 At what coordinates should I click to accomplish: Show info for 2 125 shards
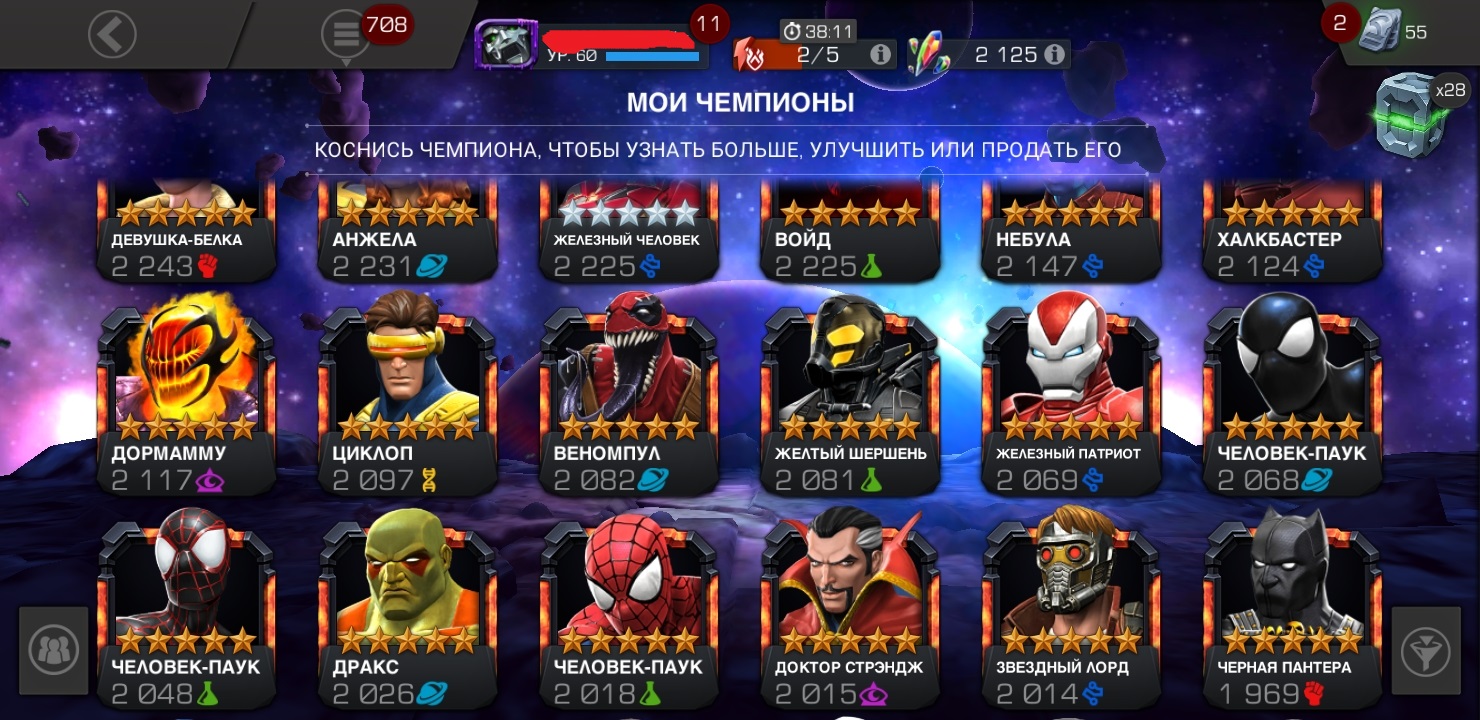tap(1053, 55)
